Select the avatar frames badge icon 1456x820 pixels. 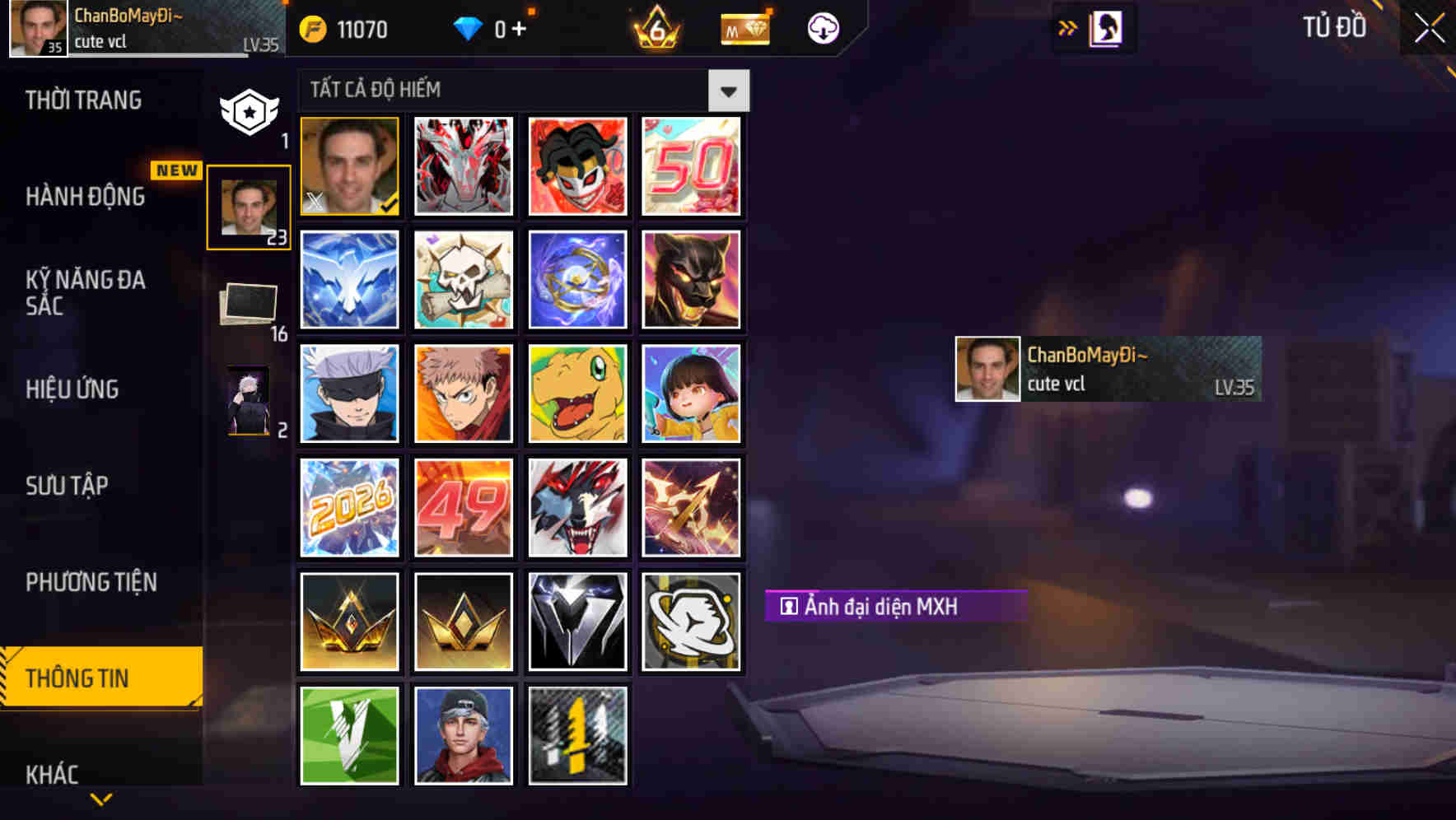[x=249, y=109]
